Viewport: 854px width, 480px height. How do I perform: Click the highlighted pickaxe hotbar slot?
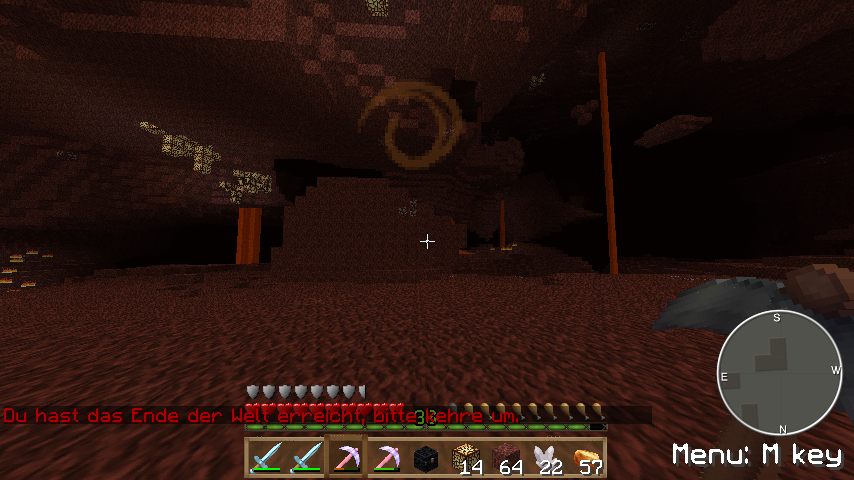[x=346, y=458]
